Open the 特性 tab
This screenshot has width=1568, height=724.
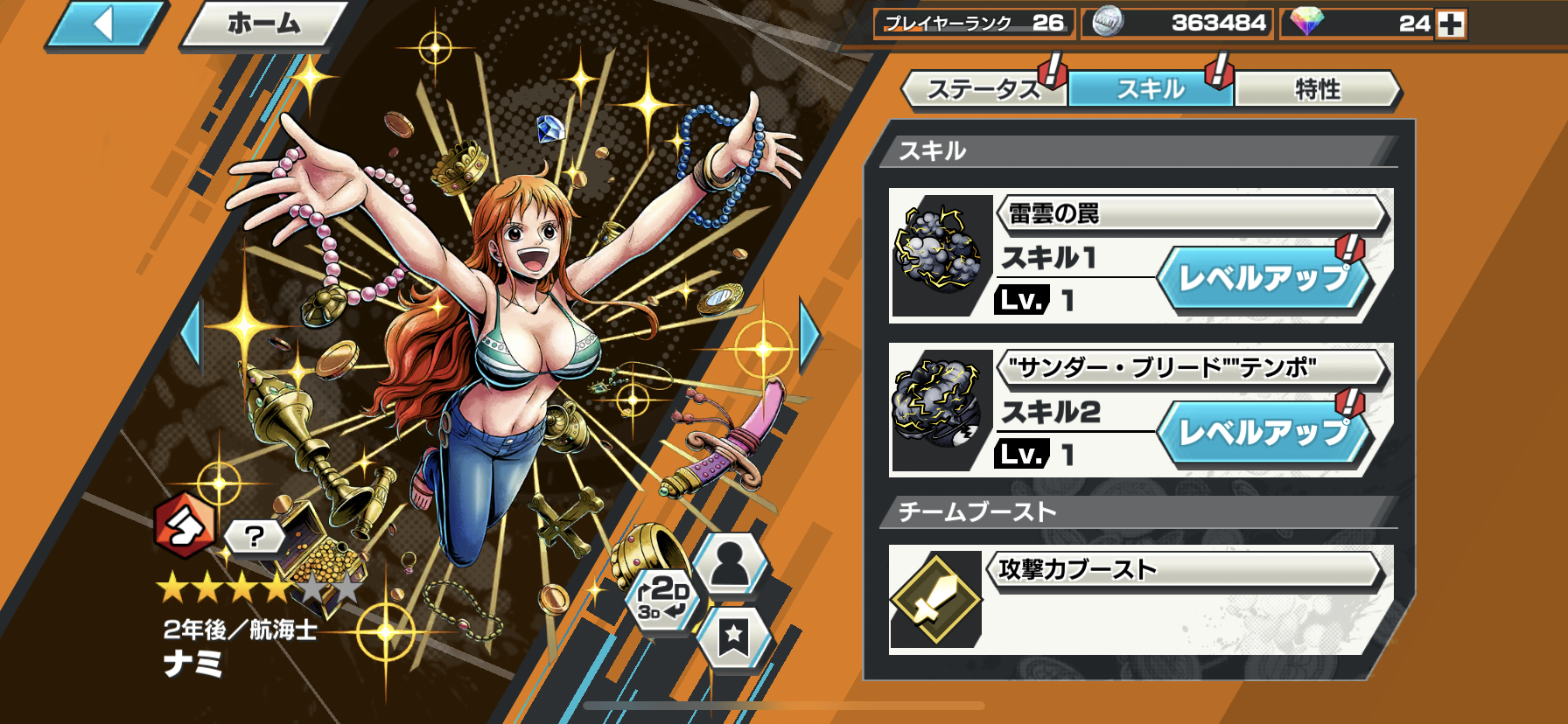point(1317,89)
